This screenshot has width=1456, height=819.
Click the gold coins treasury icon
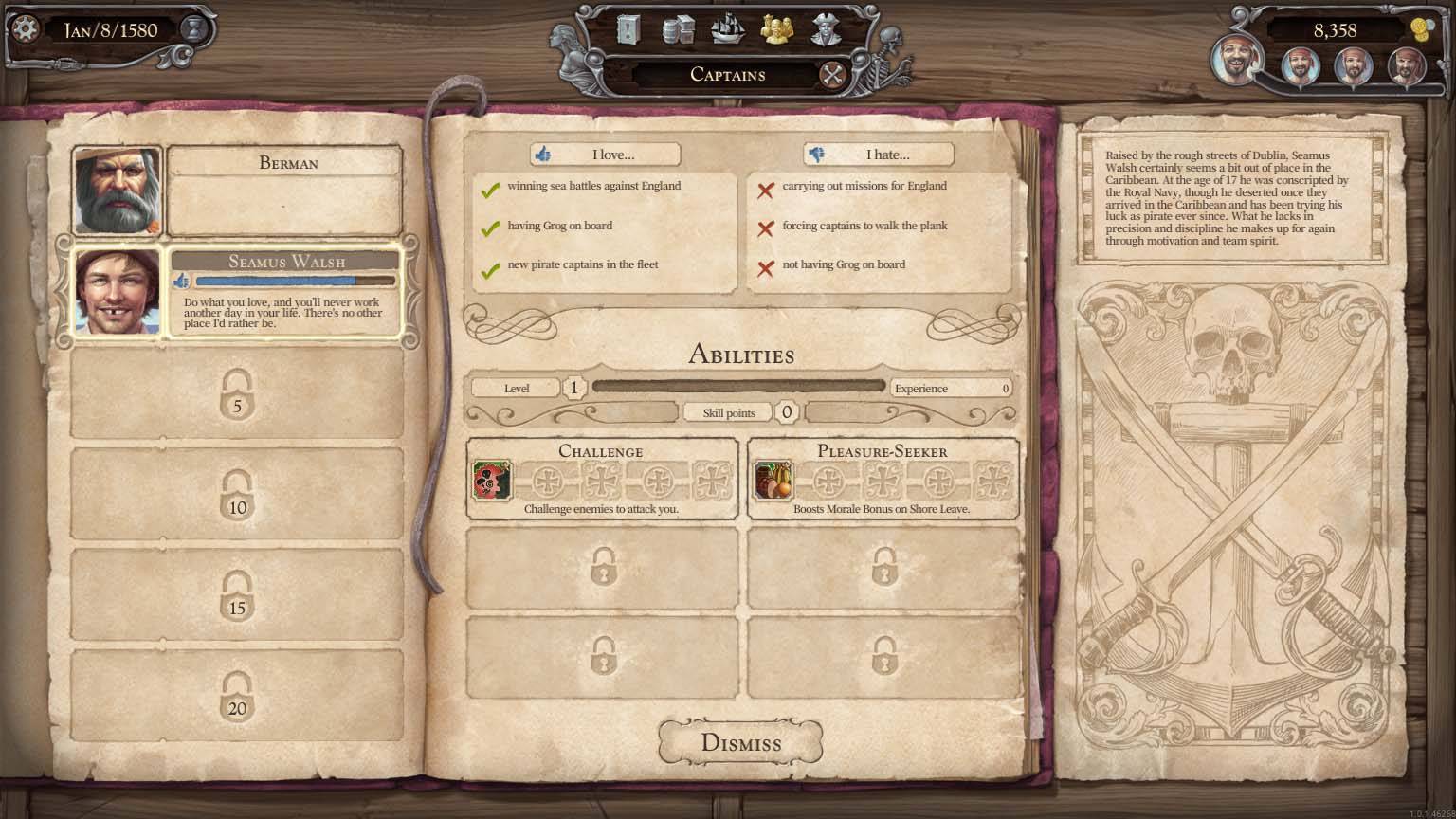click(1421, 30)
